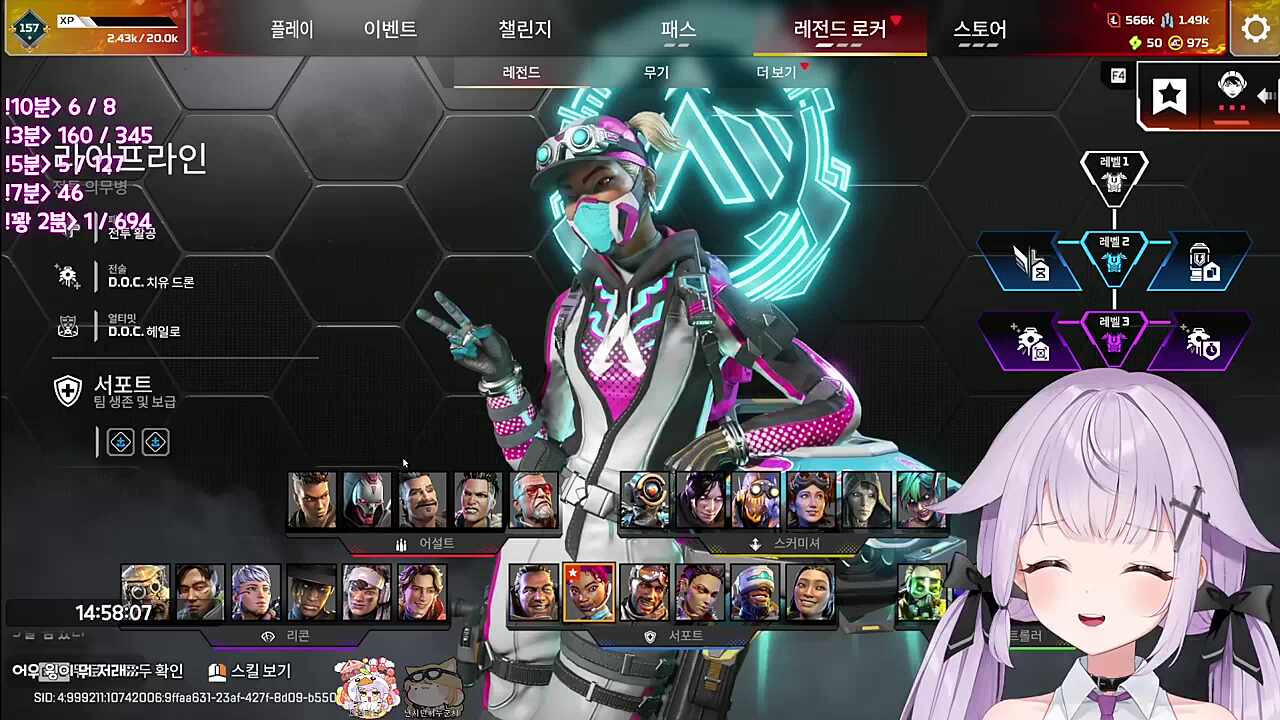The width and height of the screenshot is (1280, 720).
Task: Open the 더 보기 dropdown
Action: [776, 72]
